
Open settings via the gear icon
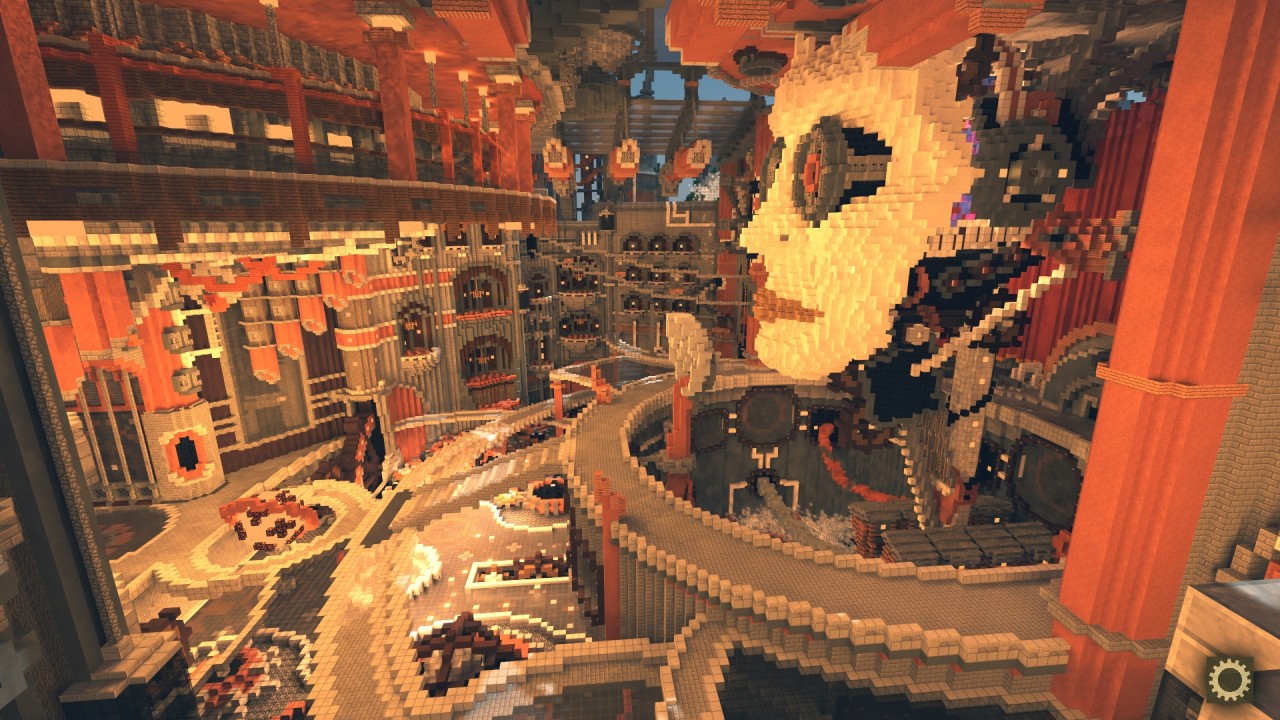point(1229,679)
